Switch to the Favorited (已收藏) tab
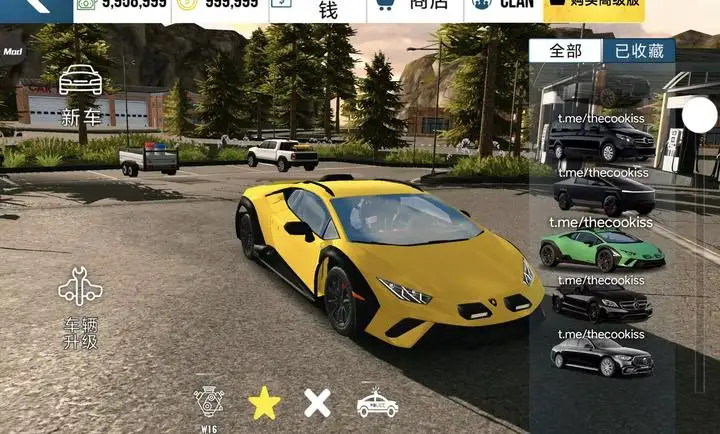The image size is (720, 434). tap(638, 51)
